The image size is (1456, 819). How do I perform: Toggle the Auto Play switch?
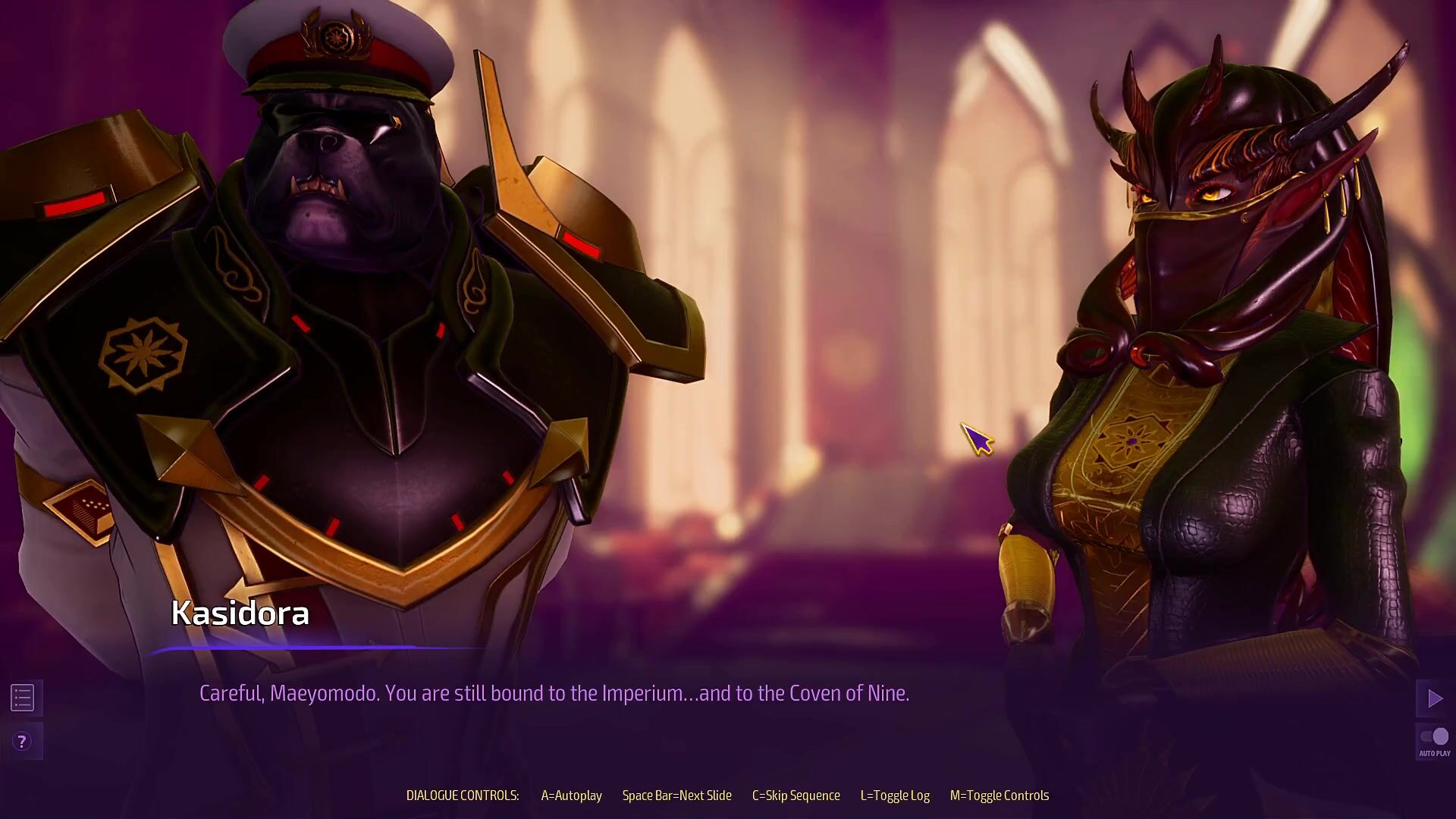click(x=1434, y=737)
